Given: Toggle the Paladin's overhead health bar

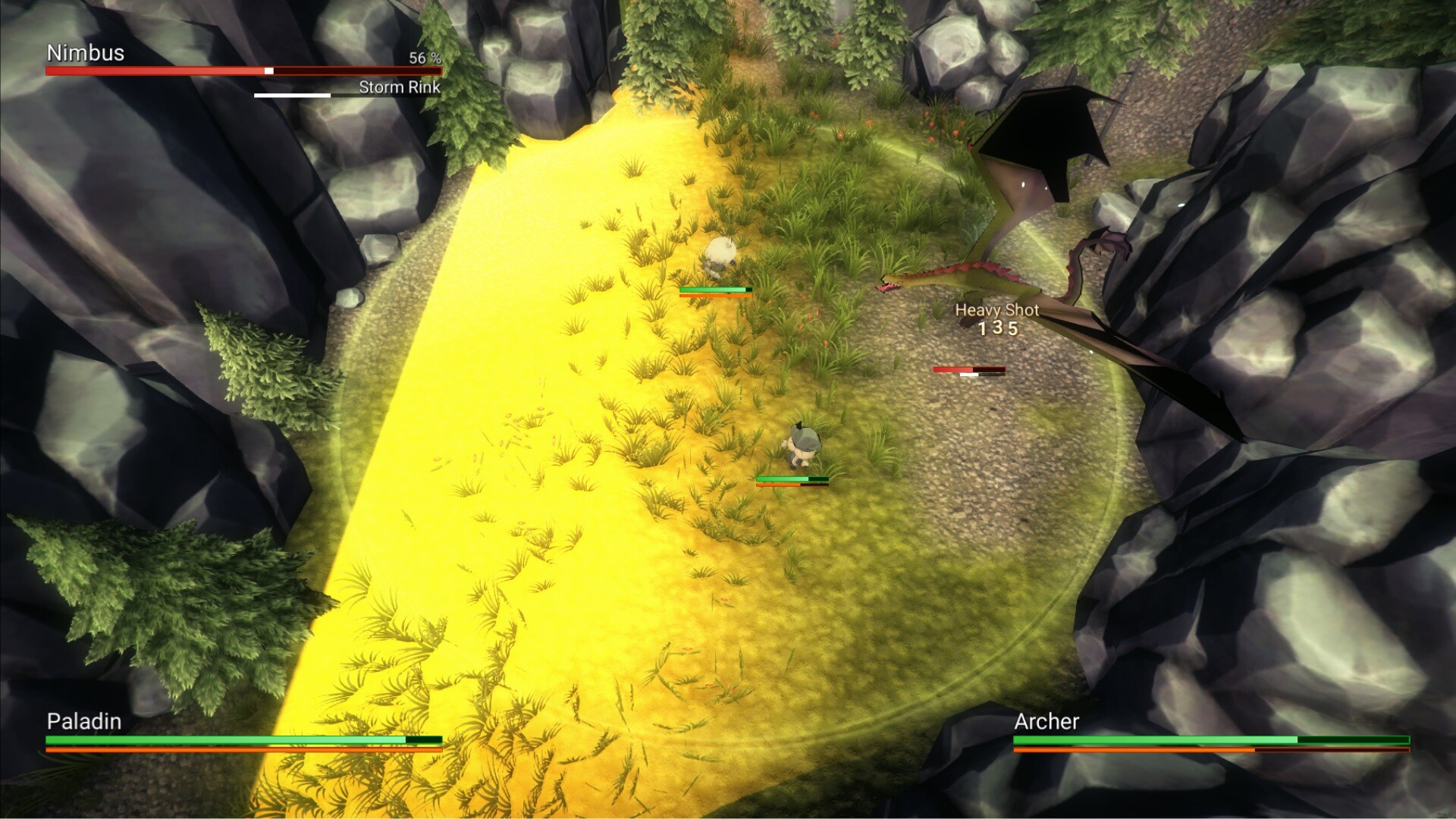Looking at the screenshot, I should coord(792,480).
